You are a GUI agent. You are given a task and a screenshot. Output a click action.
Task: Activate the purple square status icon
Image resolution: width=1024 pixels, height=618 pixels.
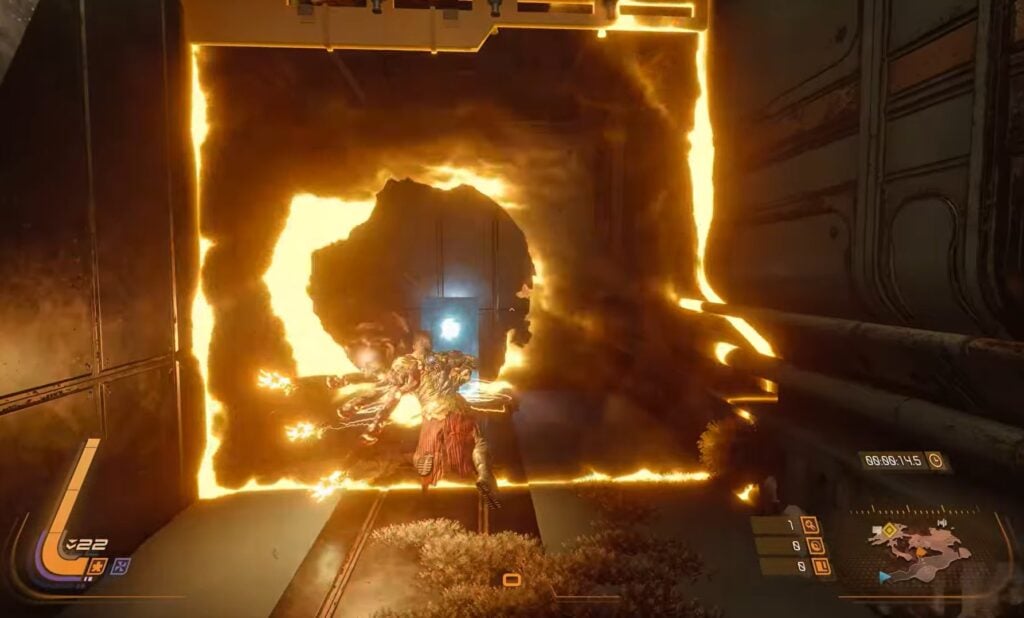pos(121,565)
